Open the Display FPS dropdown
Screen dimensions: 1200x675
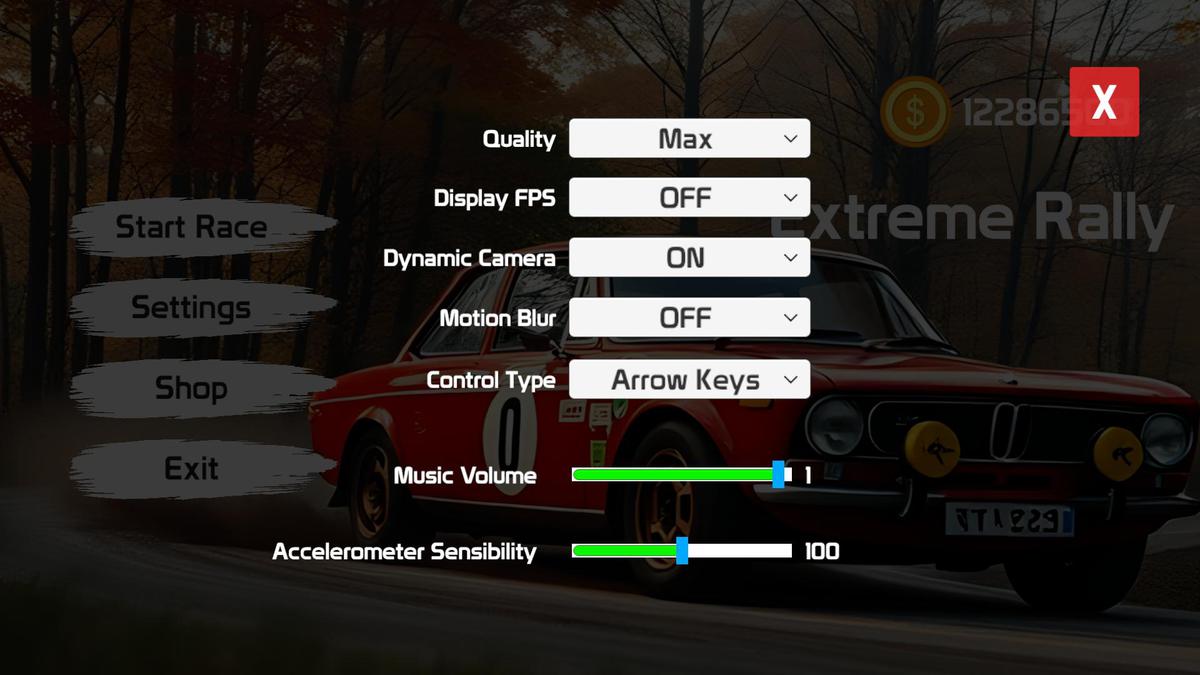point(689,198)
